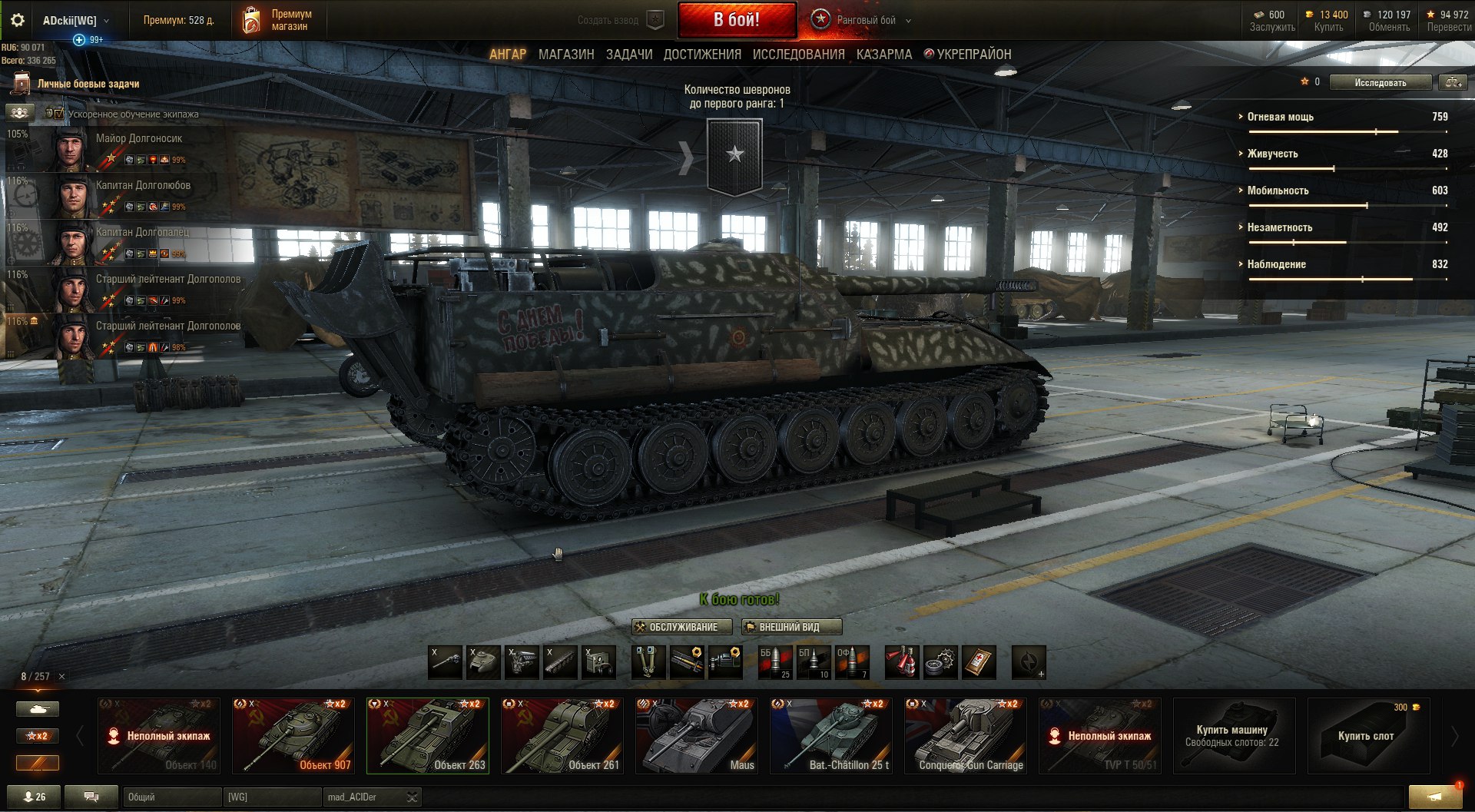Screen dimensions: 1475x812
Task: Open the ВНЕШНИЙ ВИД appearance editor
Action: click(791, 627)
